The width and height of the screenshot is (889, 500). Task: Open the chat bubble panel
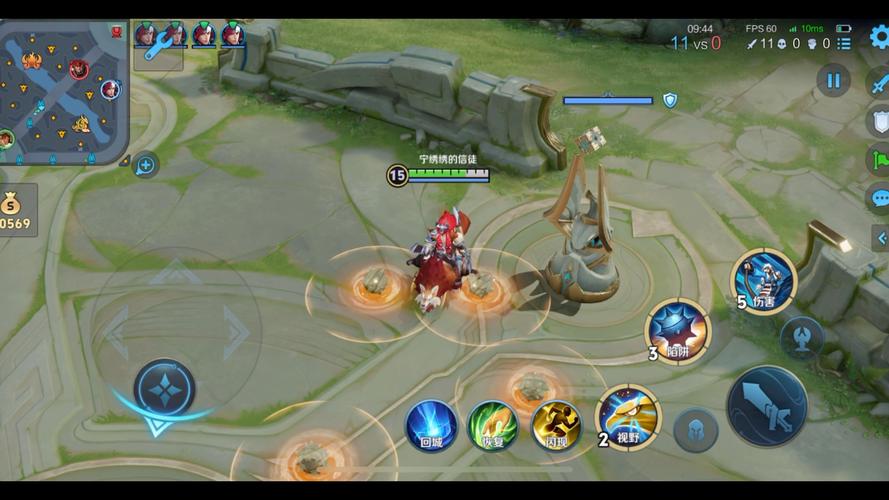879,197
